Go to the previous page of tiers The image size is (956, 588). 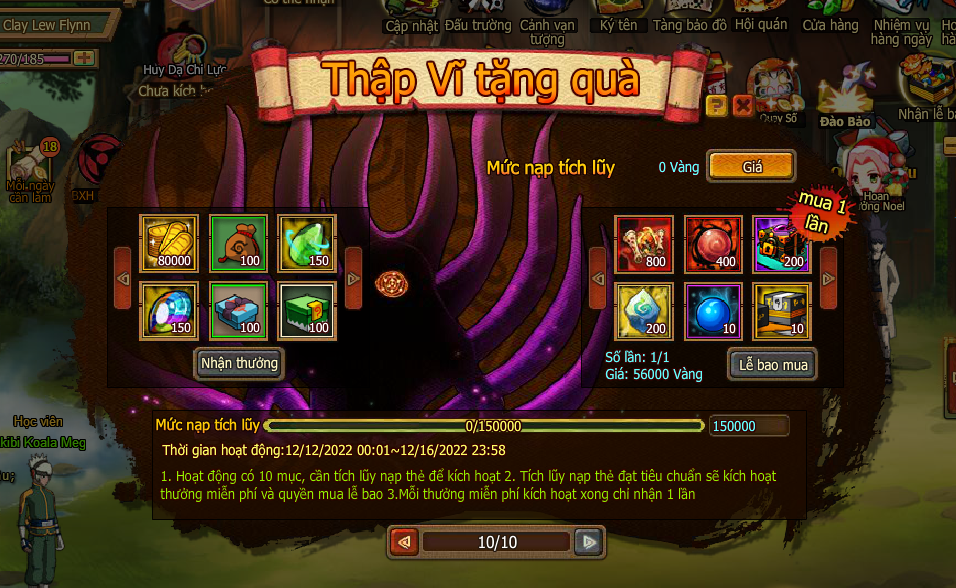(x=404, y=542)
